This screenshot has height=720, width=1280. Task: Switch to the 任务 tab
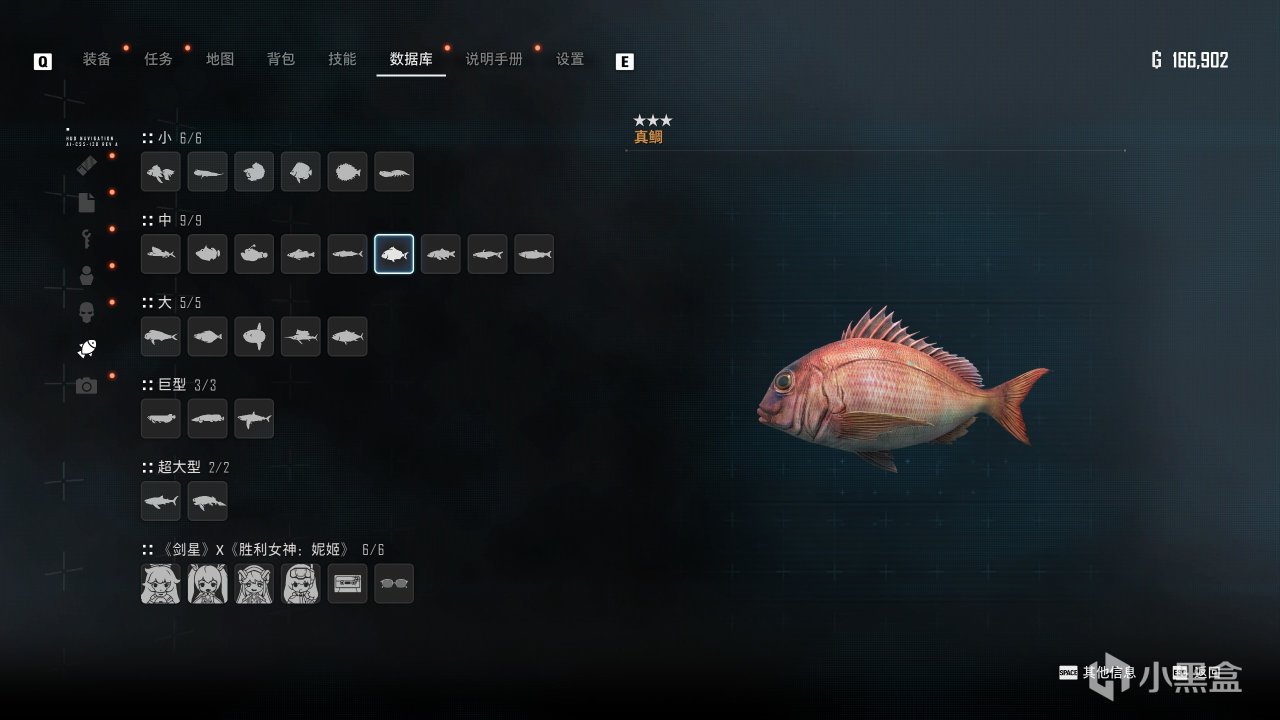point(158,59)
